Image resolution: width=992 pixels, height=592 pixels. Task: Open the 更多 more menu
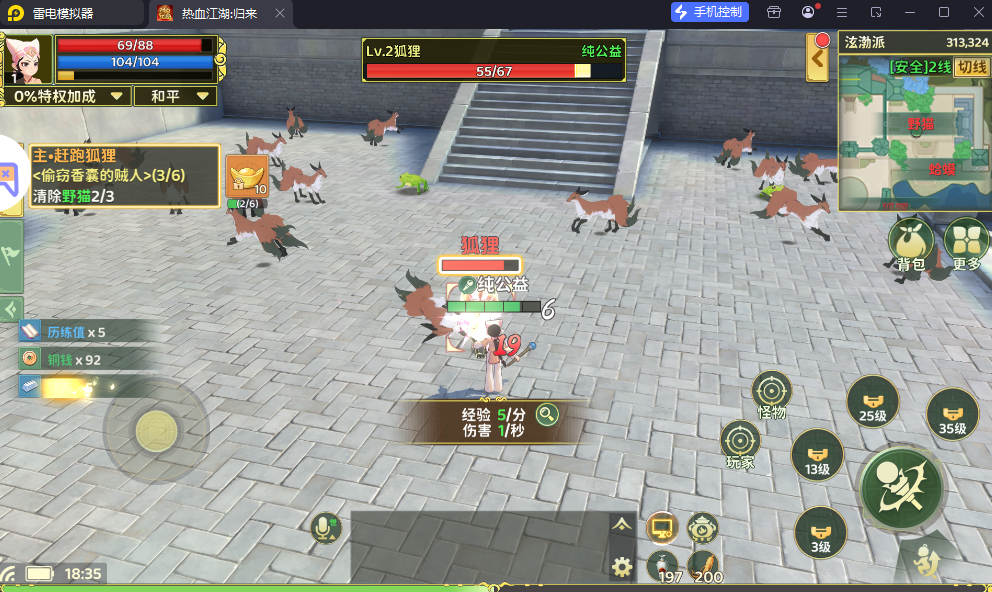[x=966, y=243]
